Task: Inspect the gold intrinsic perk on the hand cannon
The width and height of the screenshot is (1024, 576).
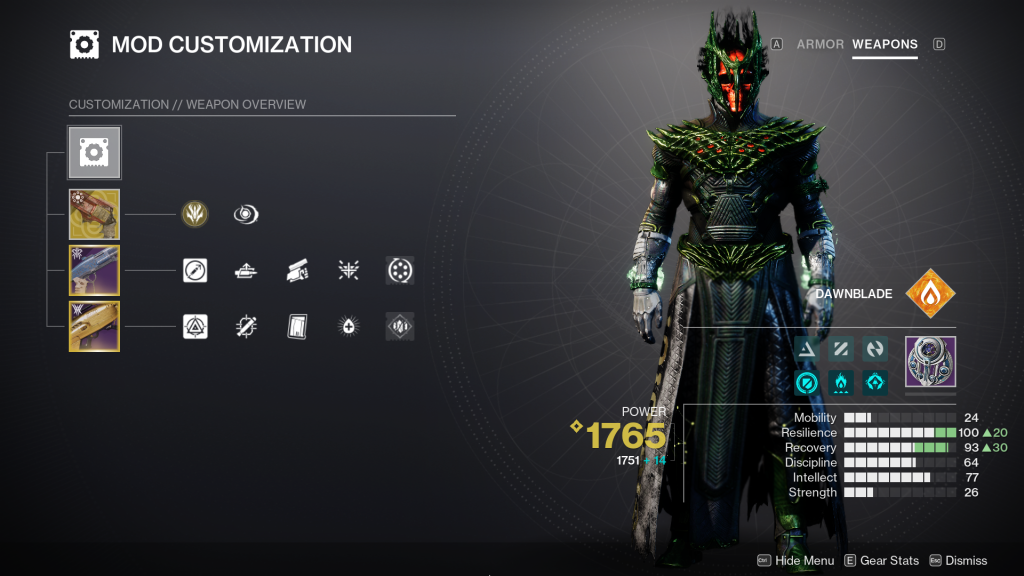Action: [x=195, y=214]
